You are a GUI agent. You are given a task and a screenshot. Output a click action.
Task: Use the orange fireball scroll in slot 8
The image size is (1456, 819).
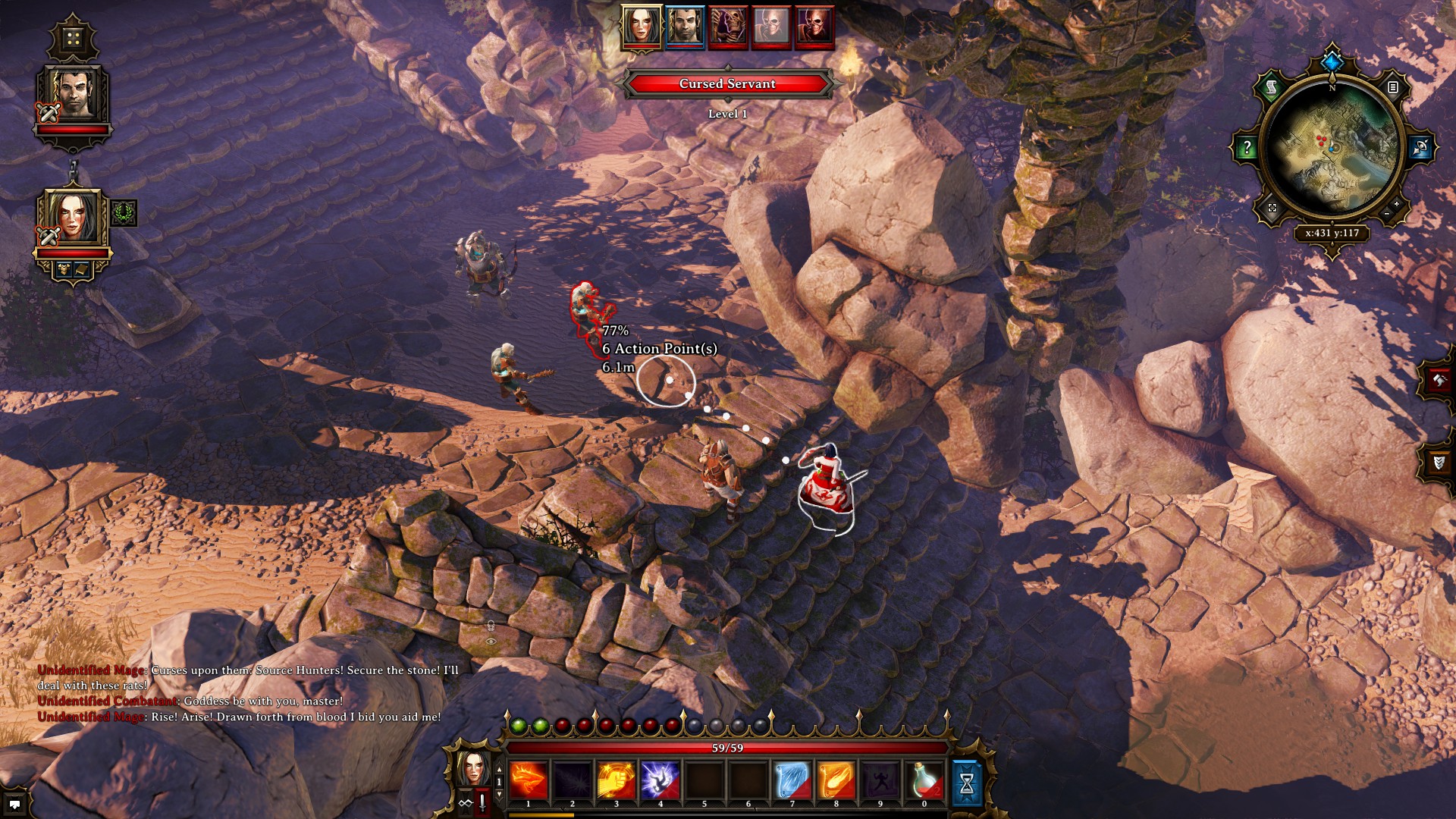click(836, 780)
